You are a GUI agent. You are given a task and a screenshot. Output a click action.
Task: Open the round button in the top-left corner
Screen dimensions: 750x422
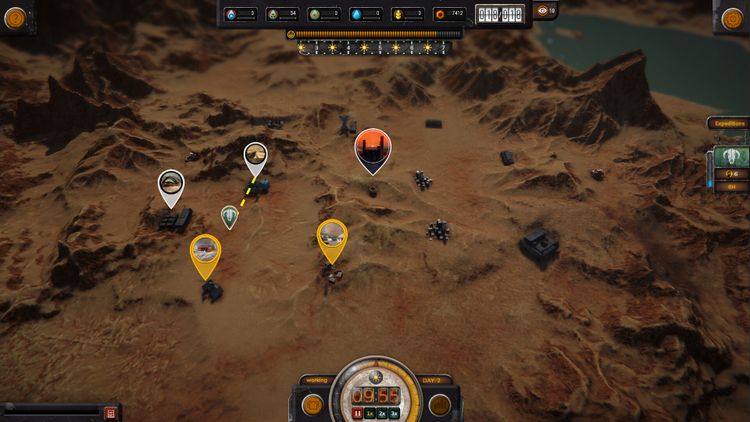point(15,17)
